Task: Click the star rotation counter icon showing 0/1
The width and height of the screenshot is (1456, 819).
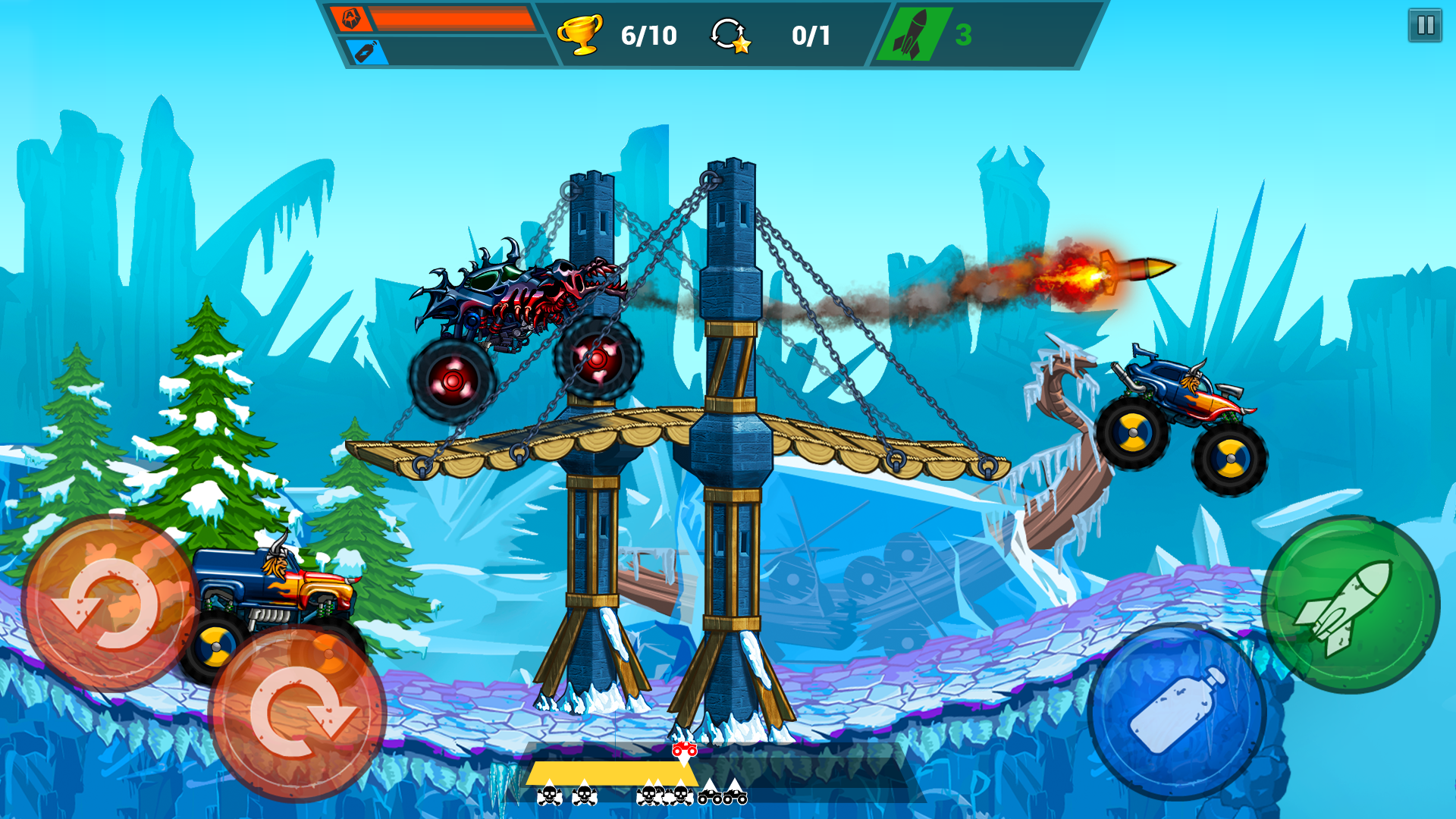Action: [x=730, y=34]
